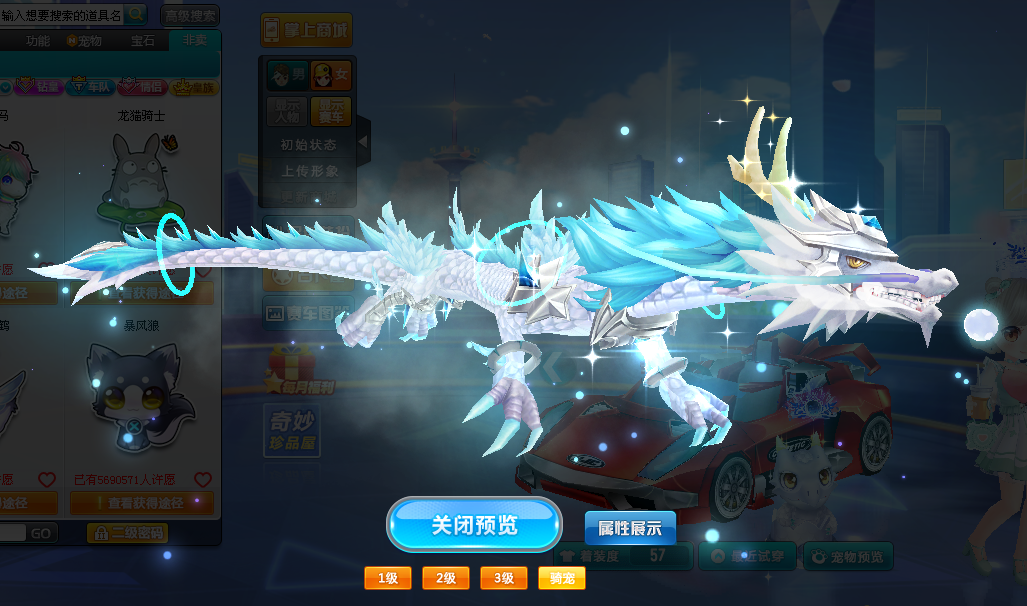The height and width of the screenshot is (606, 1027).
Task: Switch to the 宠物 tab
Action: pos(85,41)
